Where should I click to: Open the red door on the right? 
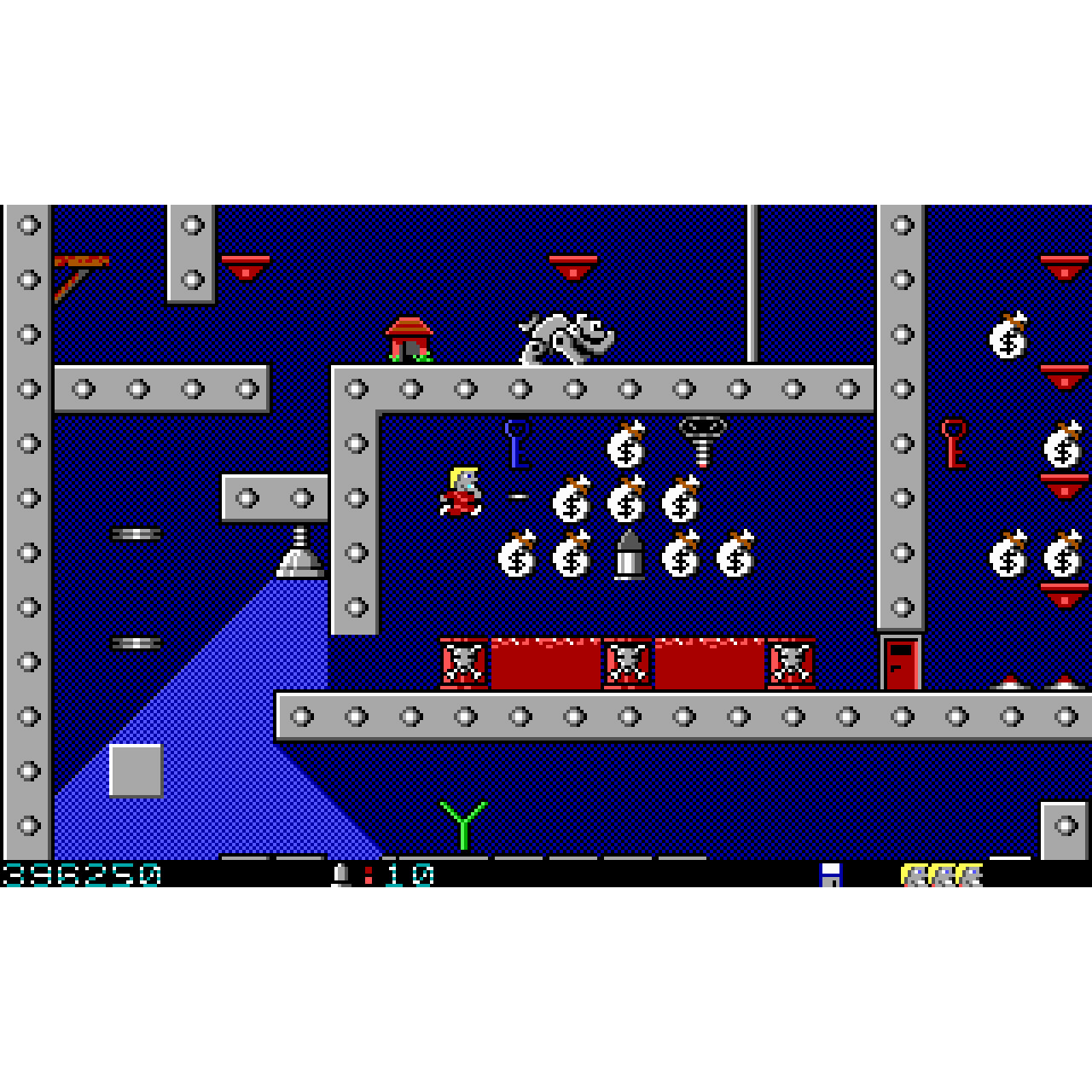[900, 665]
